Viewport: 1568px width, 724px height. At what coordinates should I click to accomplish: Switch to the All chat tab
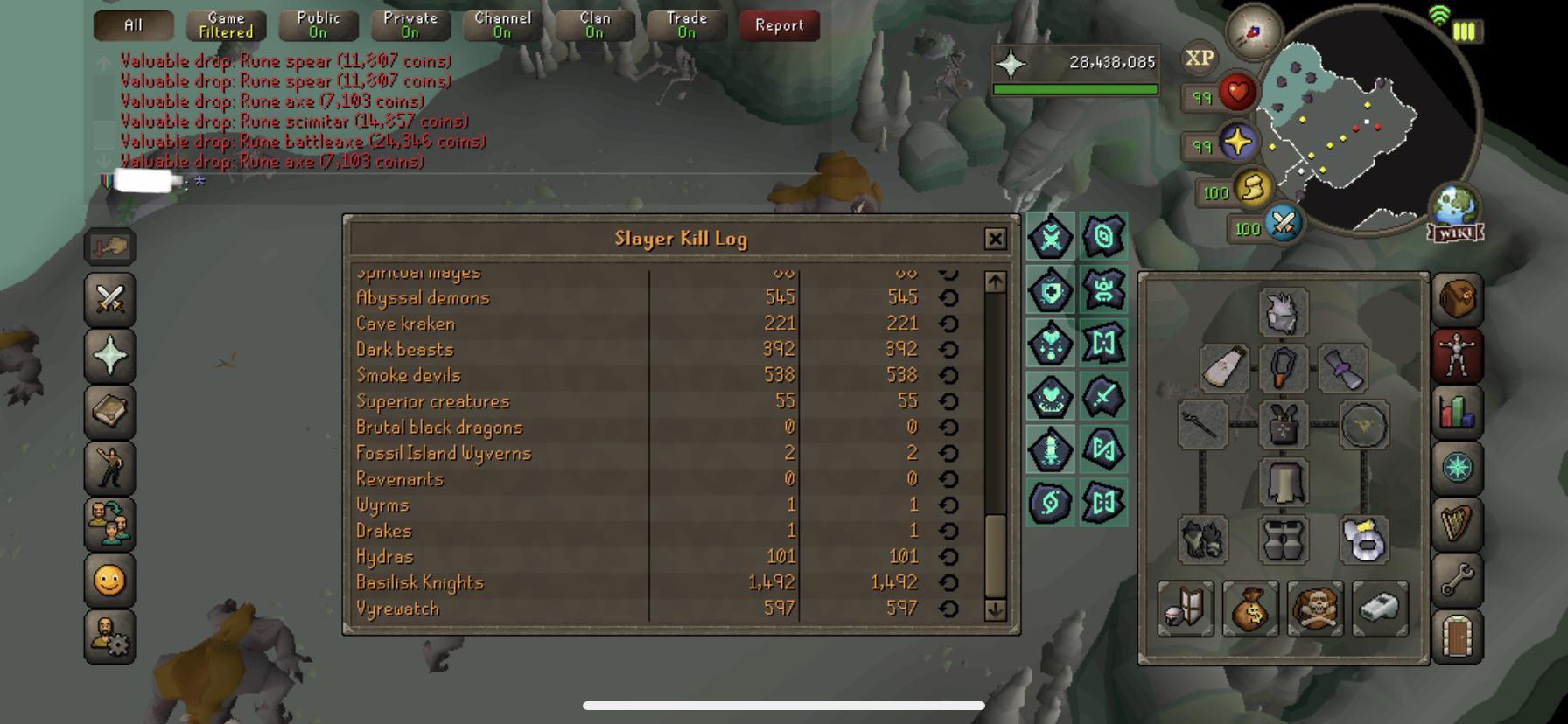click(132, 24)
